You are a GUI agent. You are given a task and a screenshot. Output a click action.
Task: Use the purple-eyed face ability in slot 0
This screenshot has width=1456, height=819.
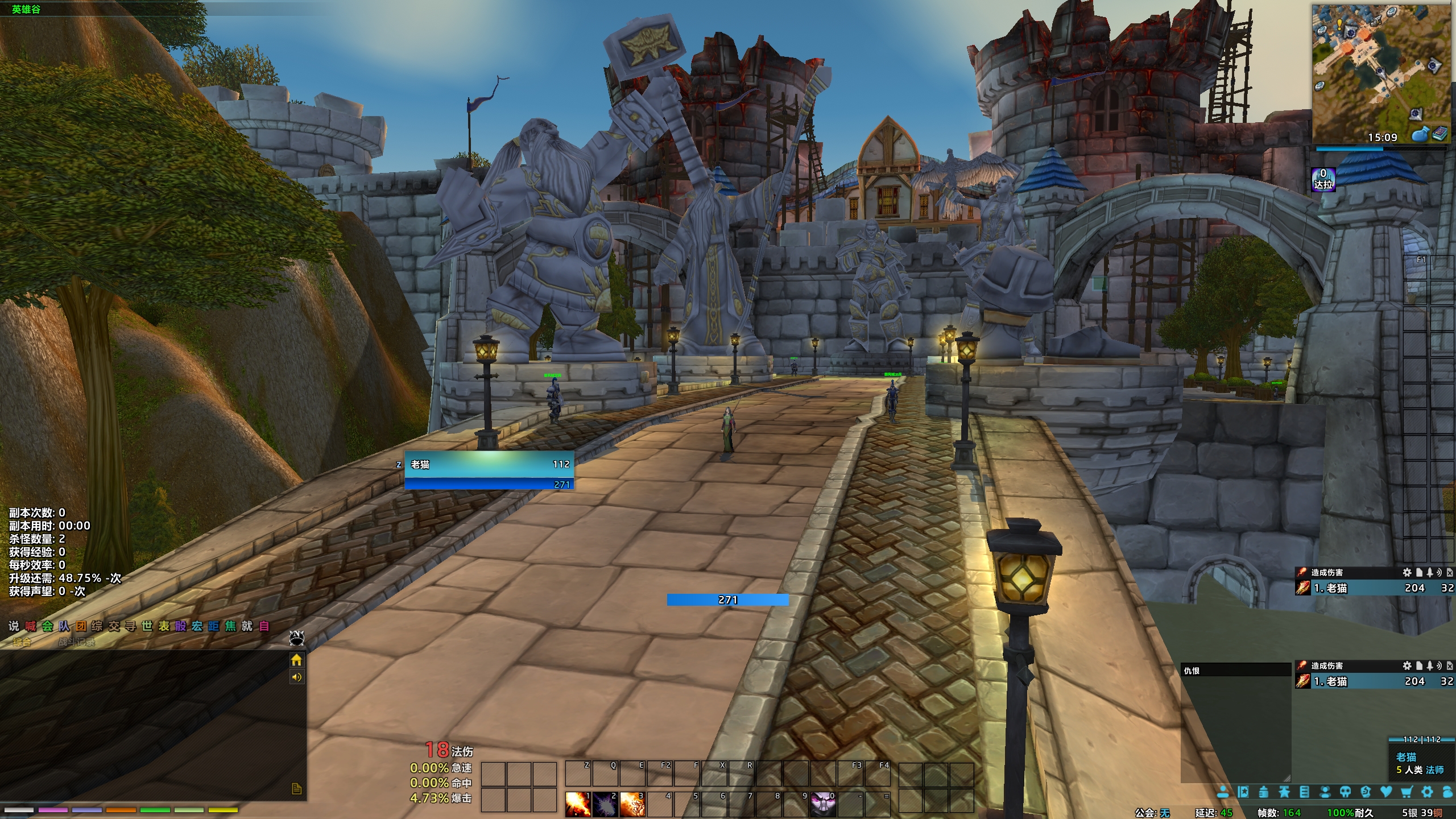[823, 804]
